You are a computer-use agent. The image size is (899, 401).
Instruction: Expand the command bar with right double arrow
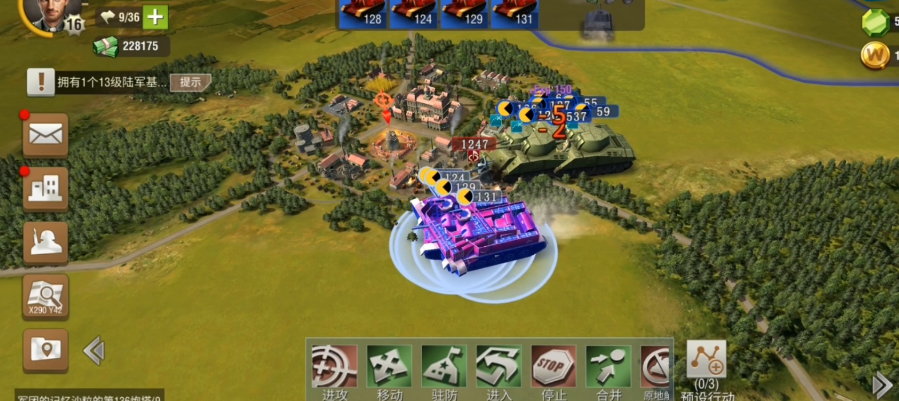click(x=882, y=385)
